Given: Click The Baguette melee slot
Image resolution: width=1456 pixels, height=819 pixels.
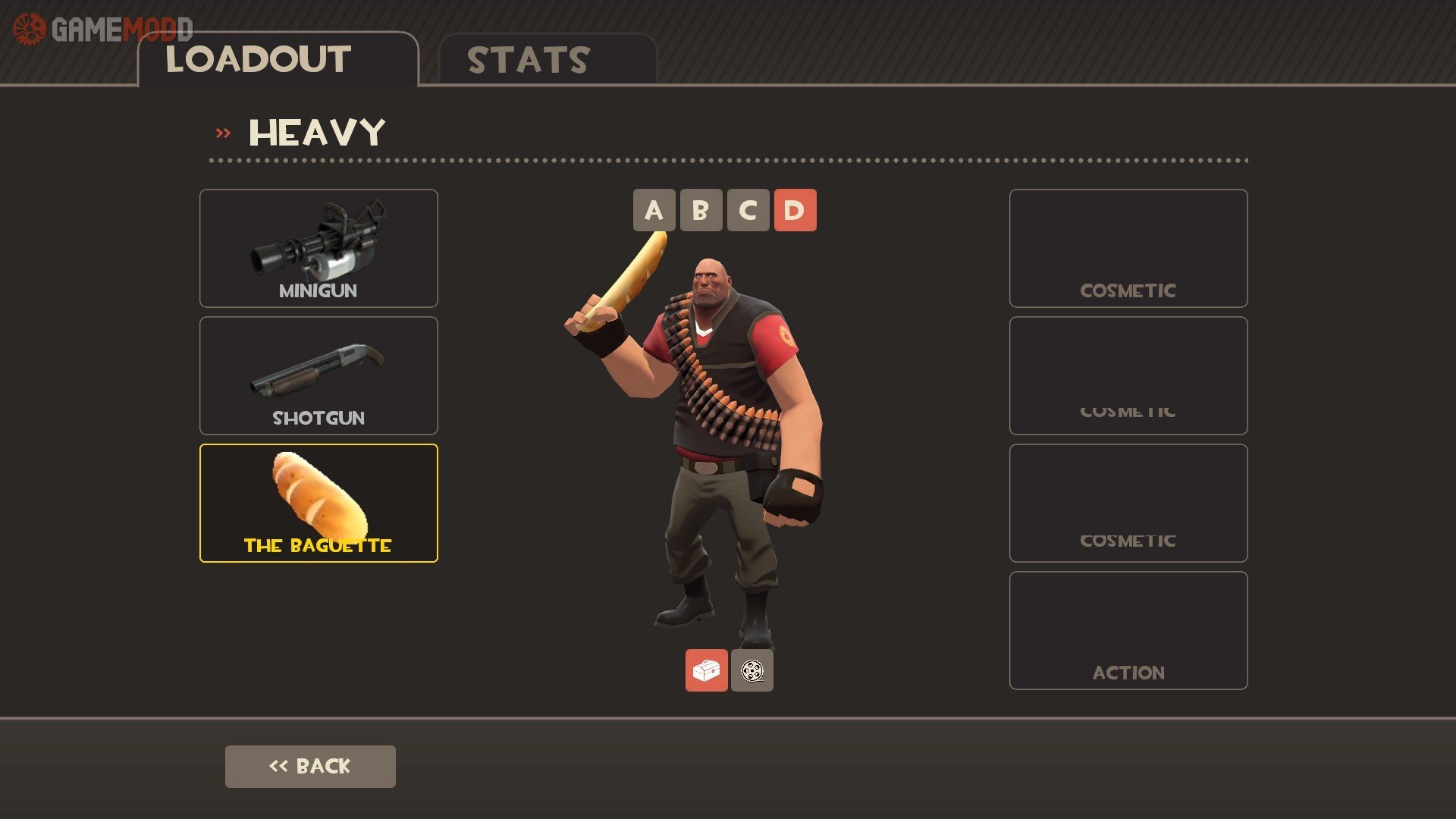Looking at the screenshot, I should click(318, 503).
